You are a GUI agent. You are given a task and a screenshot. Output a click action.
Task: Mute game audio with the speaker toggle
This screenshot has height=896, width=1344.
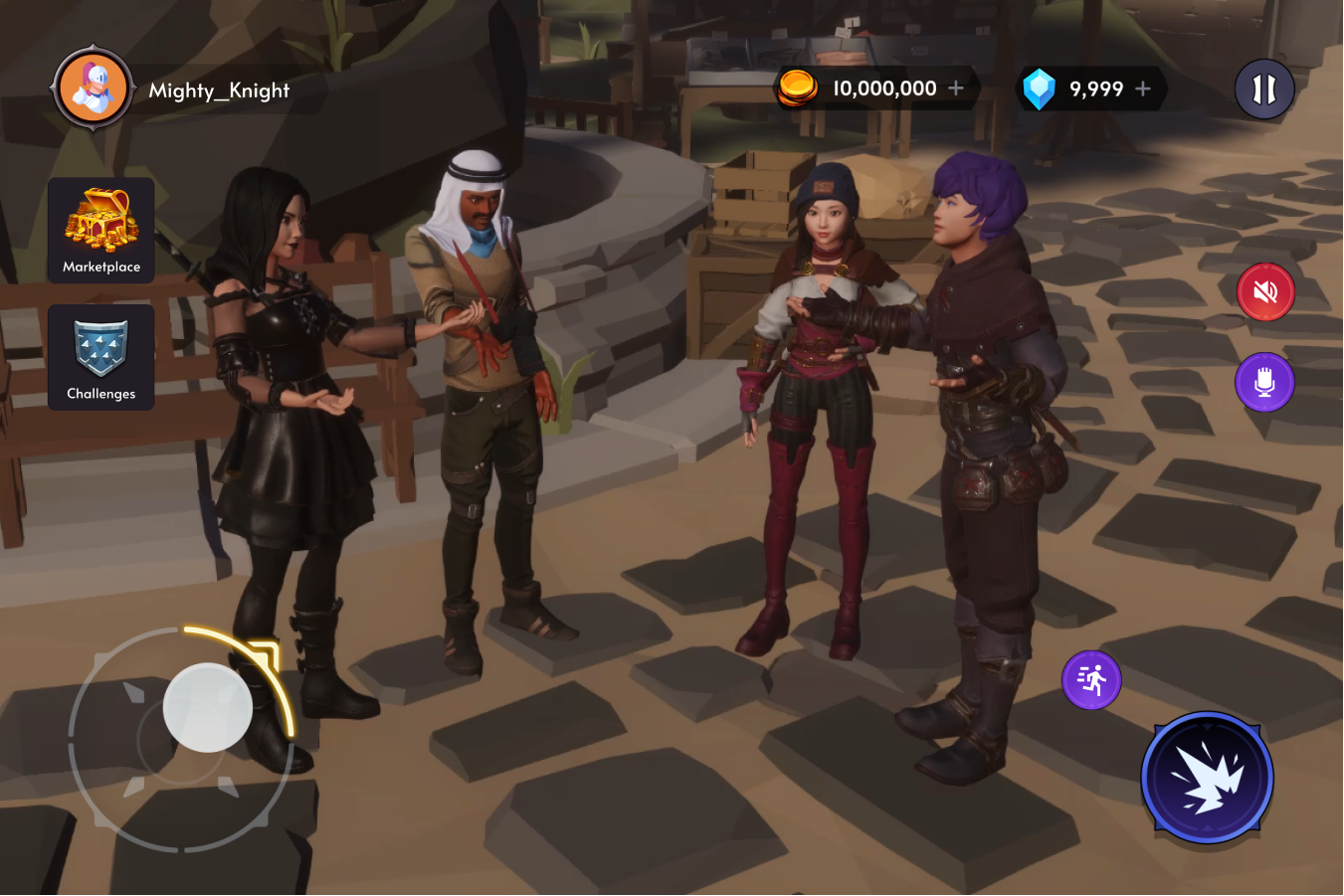click(x=1263, y=291)
